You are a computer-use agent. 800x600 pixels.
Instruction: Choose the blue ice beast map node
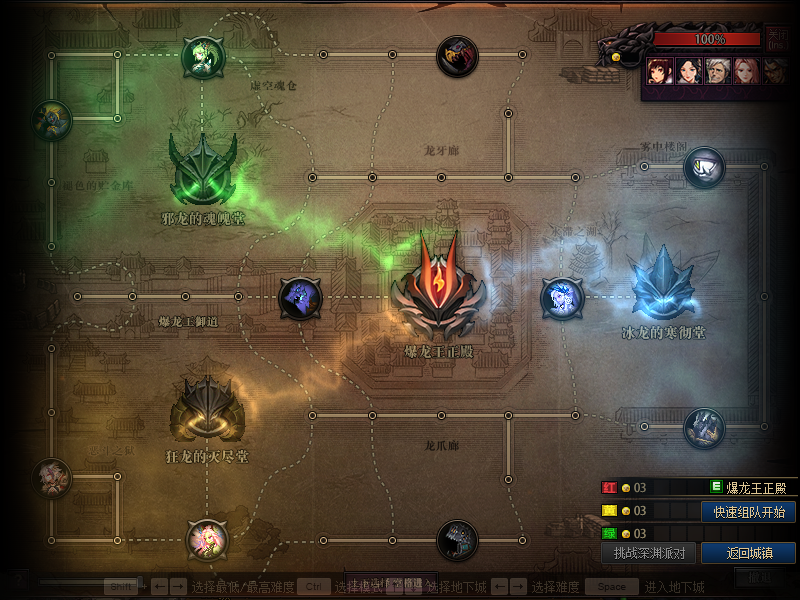561,298
